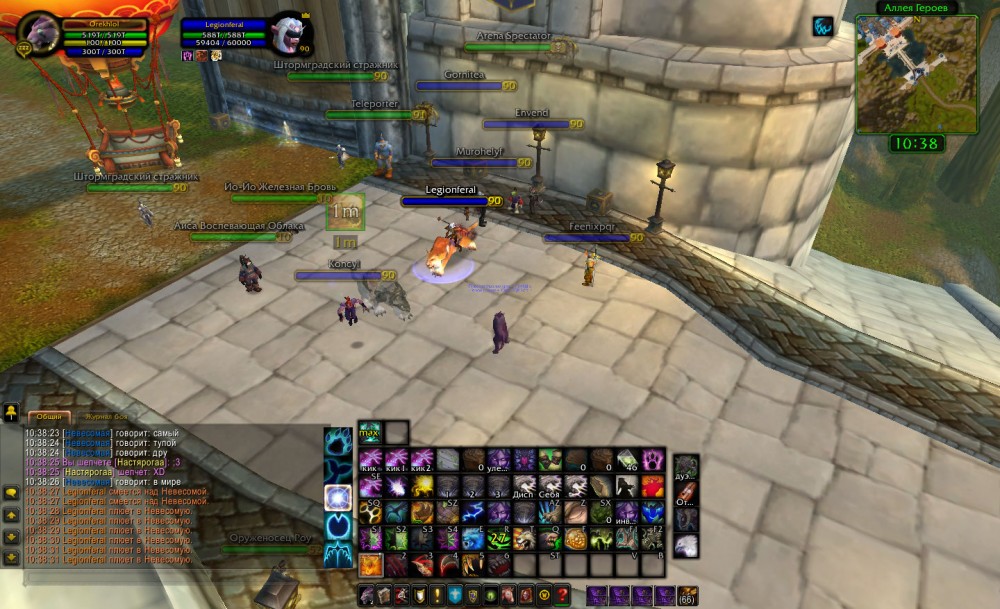
Task: Use the white eagle head icon
Action: (686, 546)
